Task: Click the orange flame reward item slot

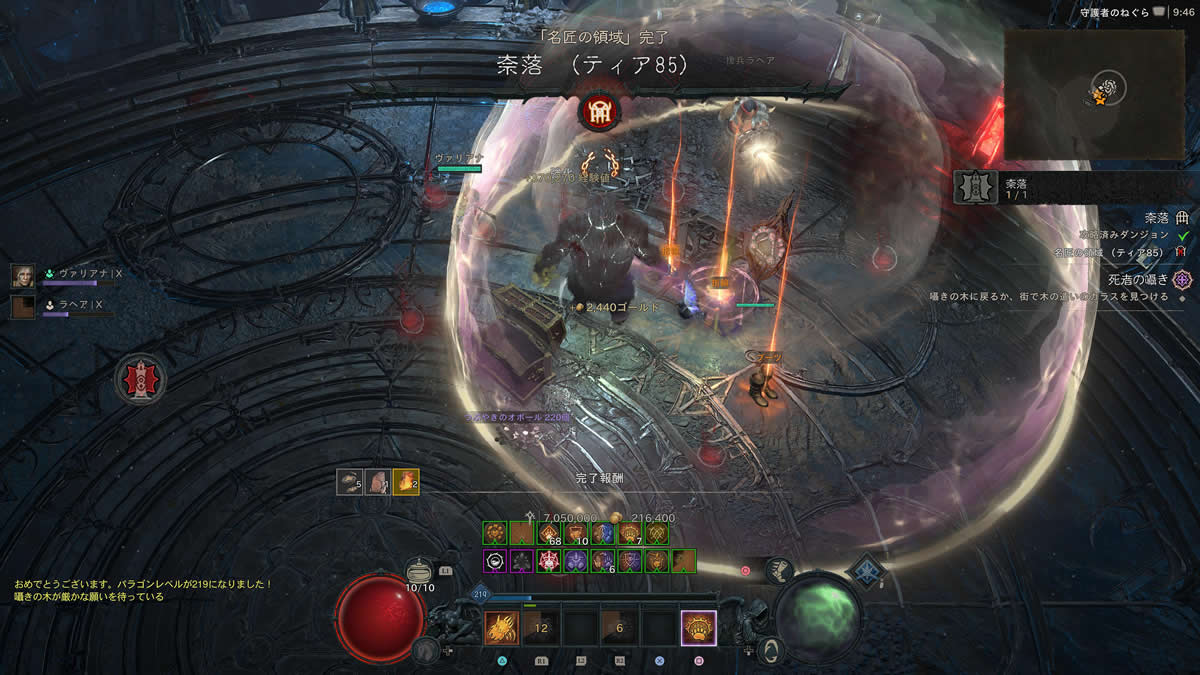Action: [405, 482]
